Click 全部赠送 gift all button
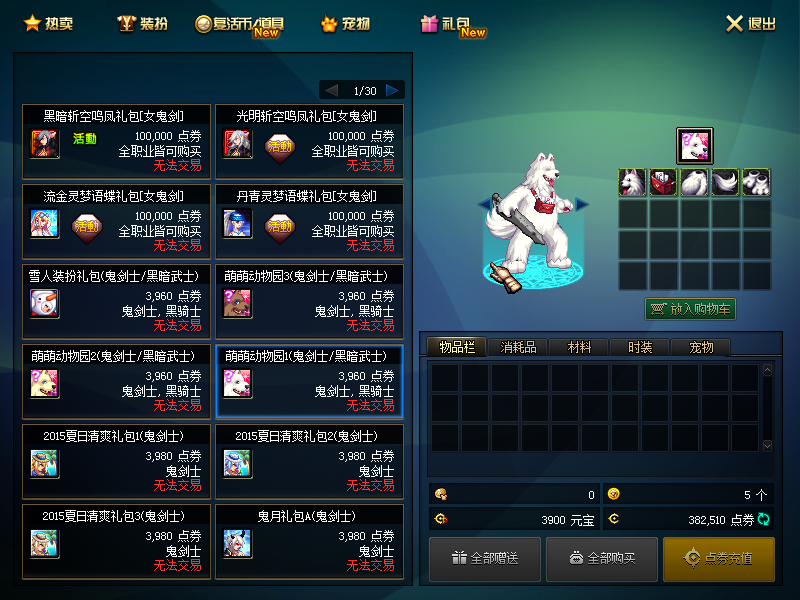 click(485, 558)
